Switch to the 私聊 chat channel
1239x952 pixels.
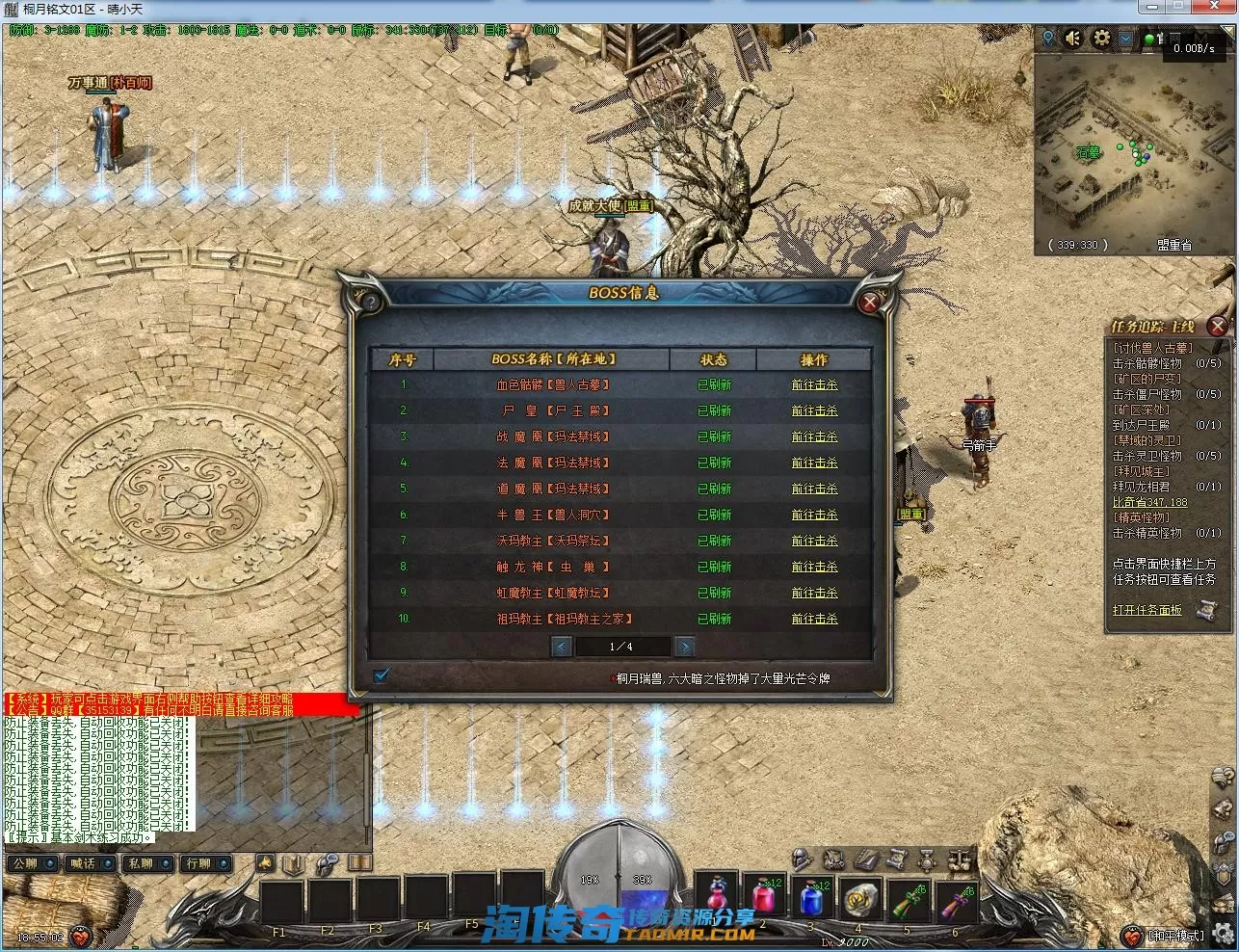pos(142,863)
